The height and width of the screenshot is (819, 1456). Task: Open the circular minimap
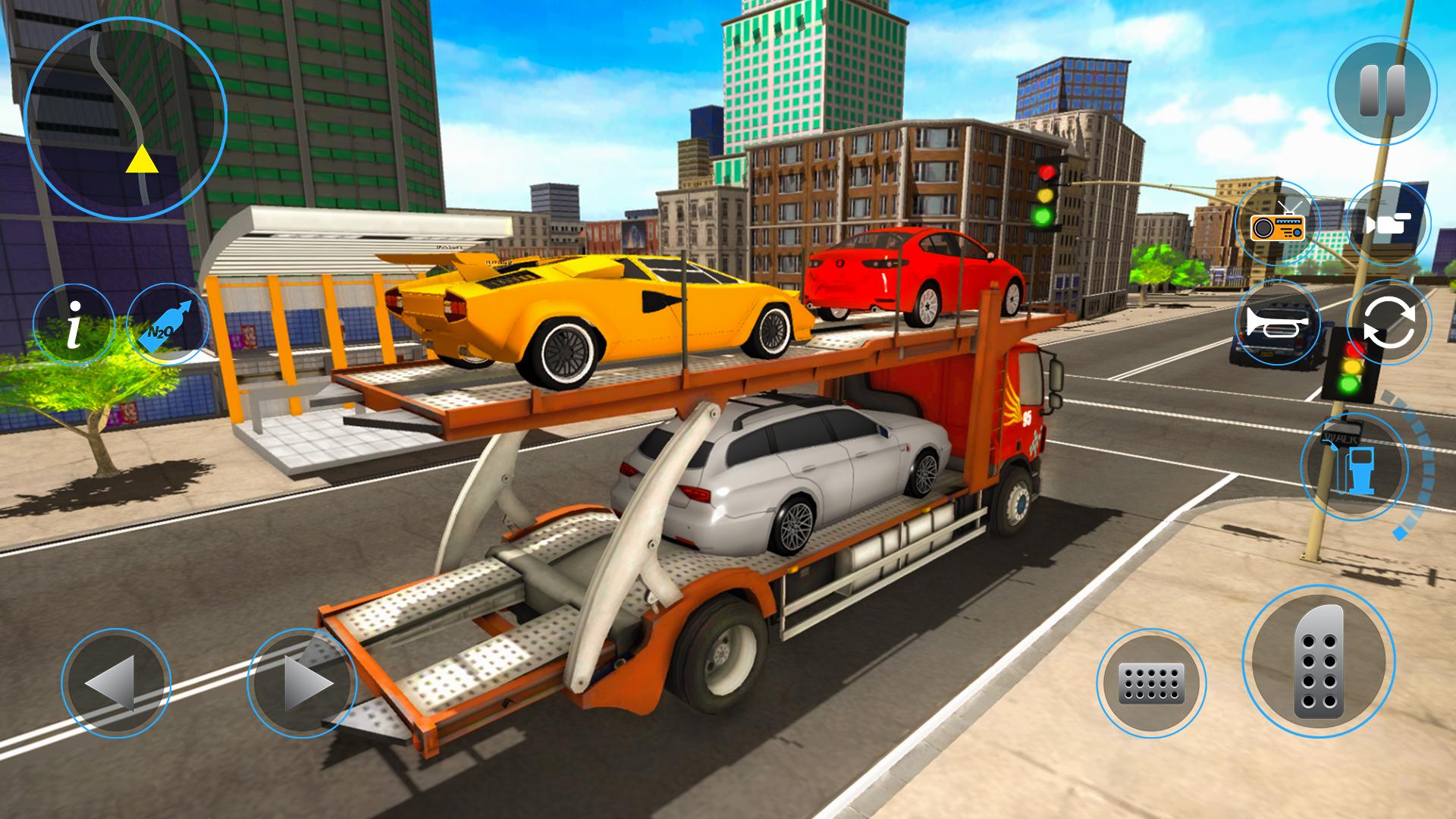pos(126,118)
